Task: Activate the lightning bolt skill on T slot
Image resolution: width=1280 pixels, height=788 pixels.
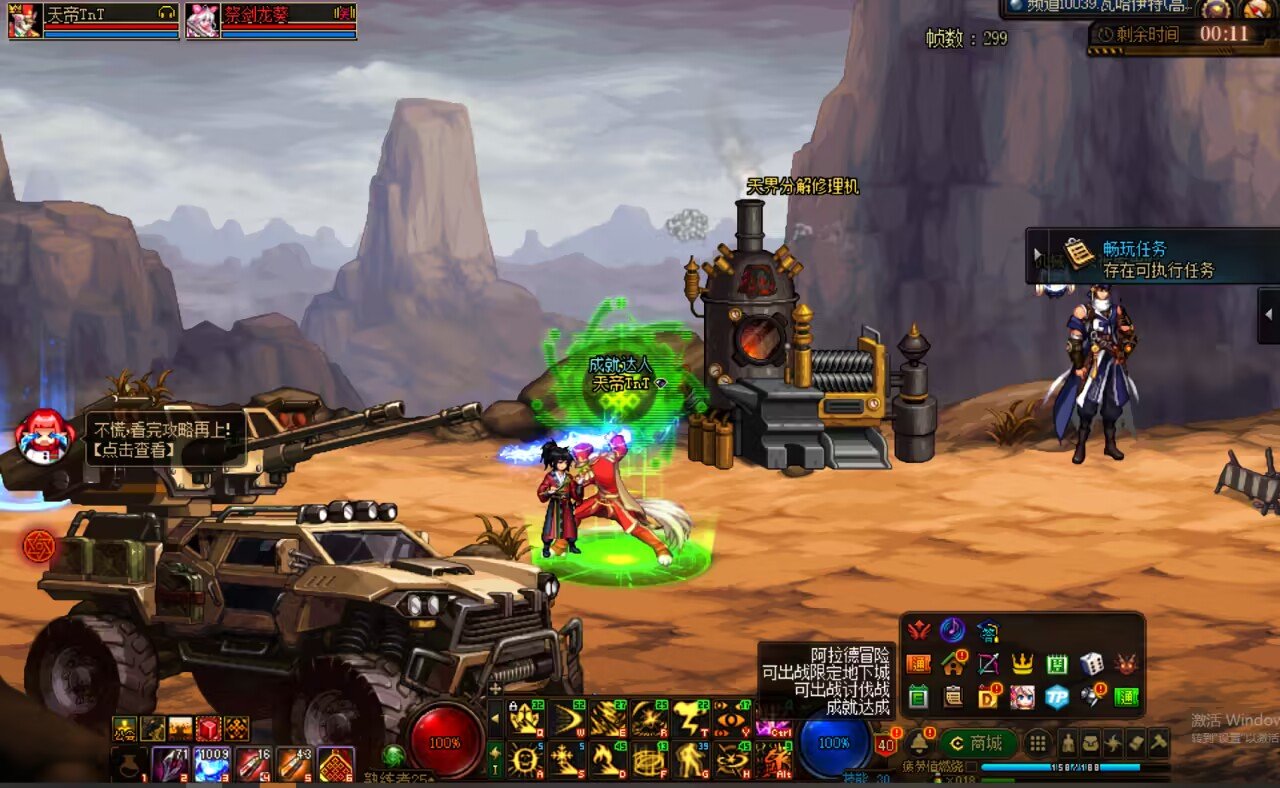Action: point(692,718)
